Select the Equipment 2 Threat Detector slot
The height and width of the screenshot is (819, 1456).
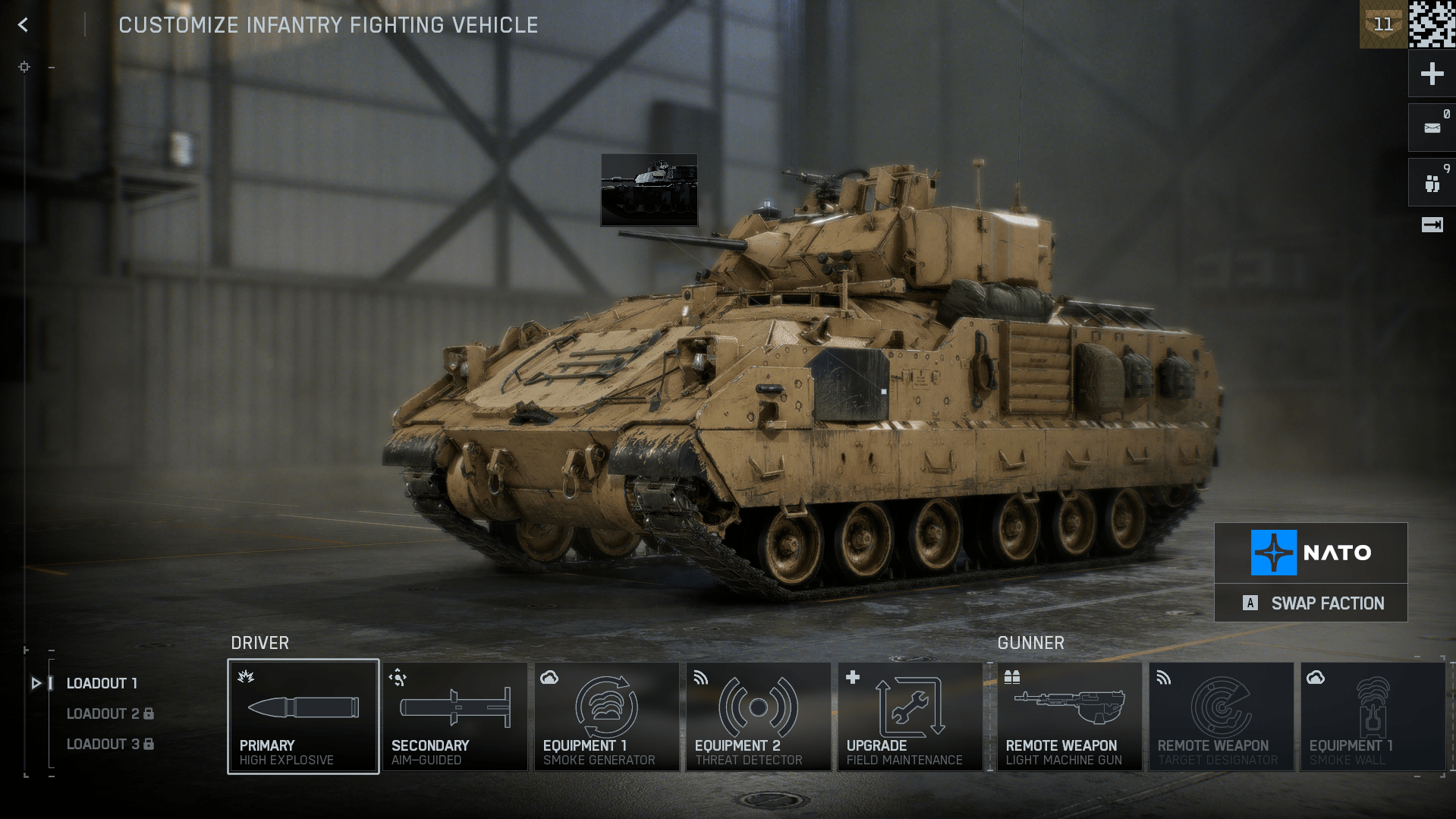(x=758, y=717)
